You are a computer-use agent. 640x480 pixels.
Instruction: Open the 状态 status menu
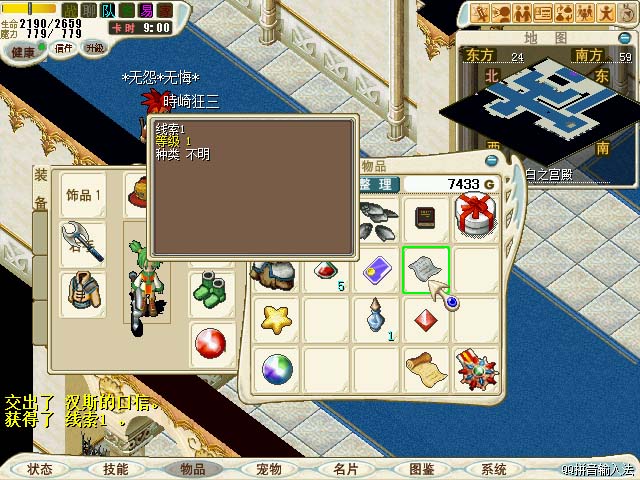coord(40,469)
